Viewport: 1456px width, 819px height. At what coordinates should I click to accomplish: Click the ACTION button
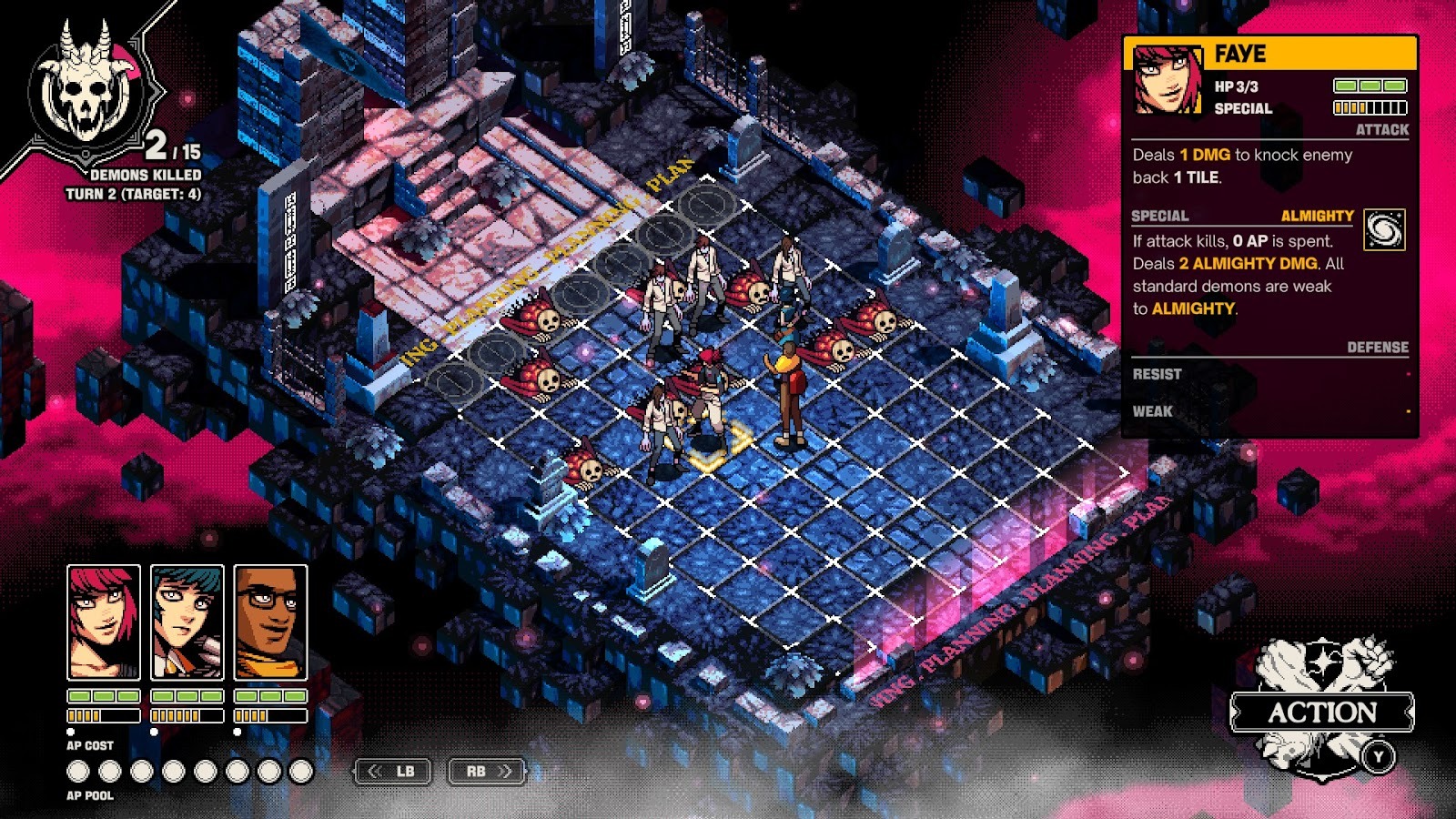(x=1322, y=713)
